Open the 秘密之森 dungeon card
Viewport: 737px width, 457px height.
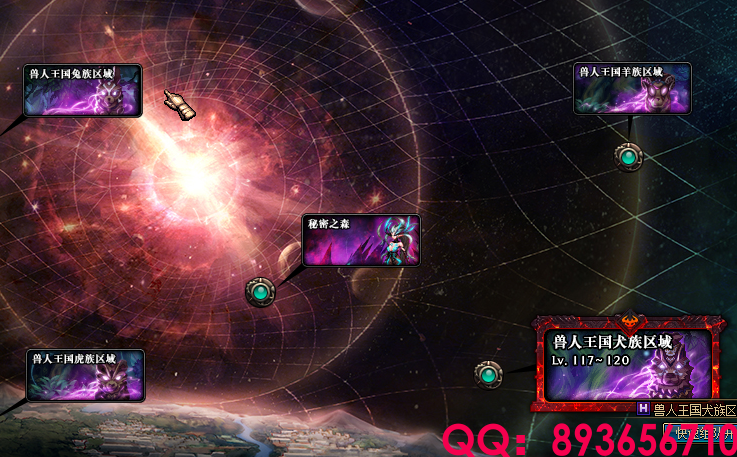(361, 240)
